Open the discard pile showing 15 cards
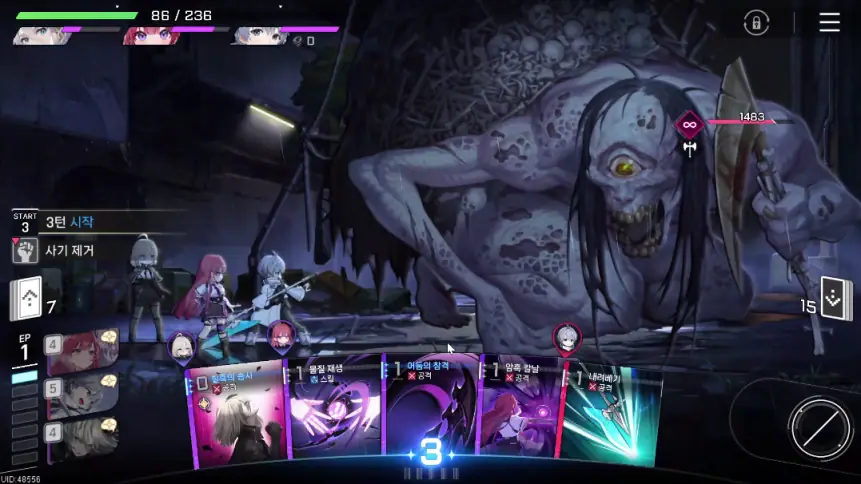The width and height of the screenshot is (861, 484). (836, 298)
